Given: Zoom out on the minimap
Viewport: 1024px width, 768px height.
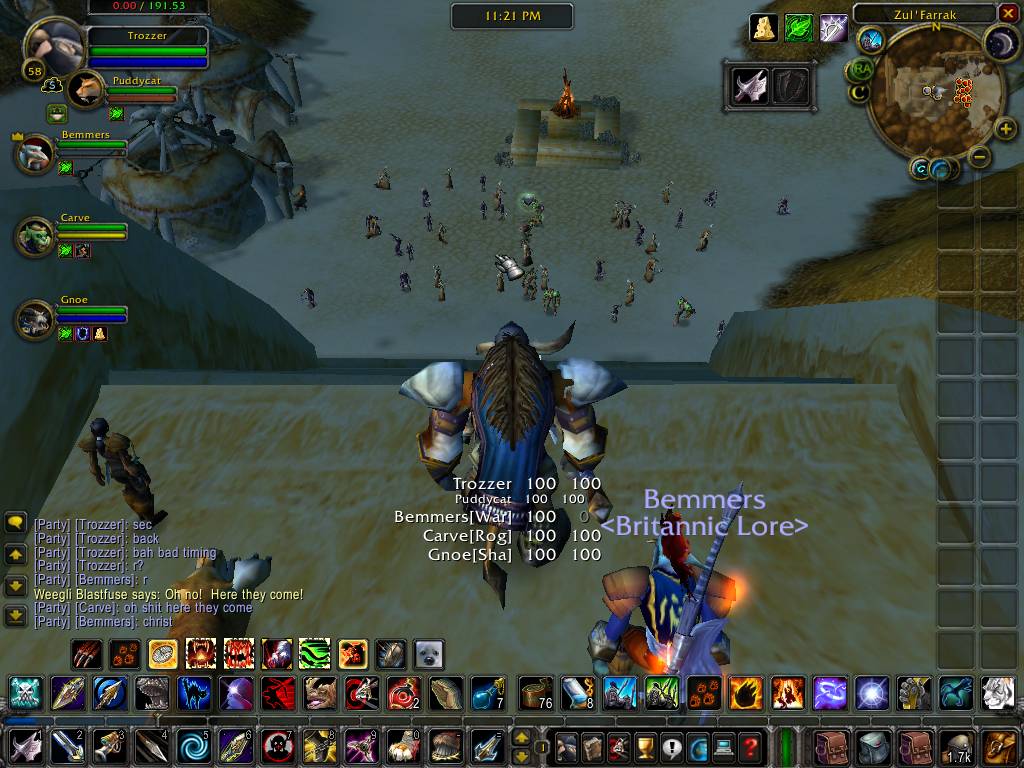Looking at the screenshot, I should click(x=980, y=157).
